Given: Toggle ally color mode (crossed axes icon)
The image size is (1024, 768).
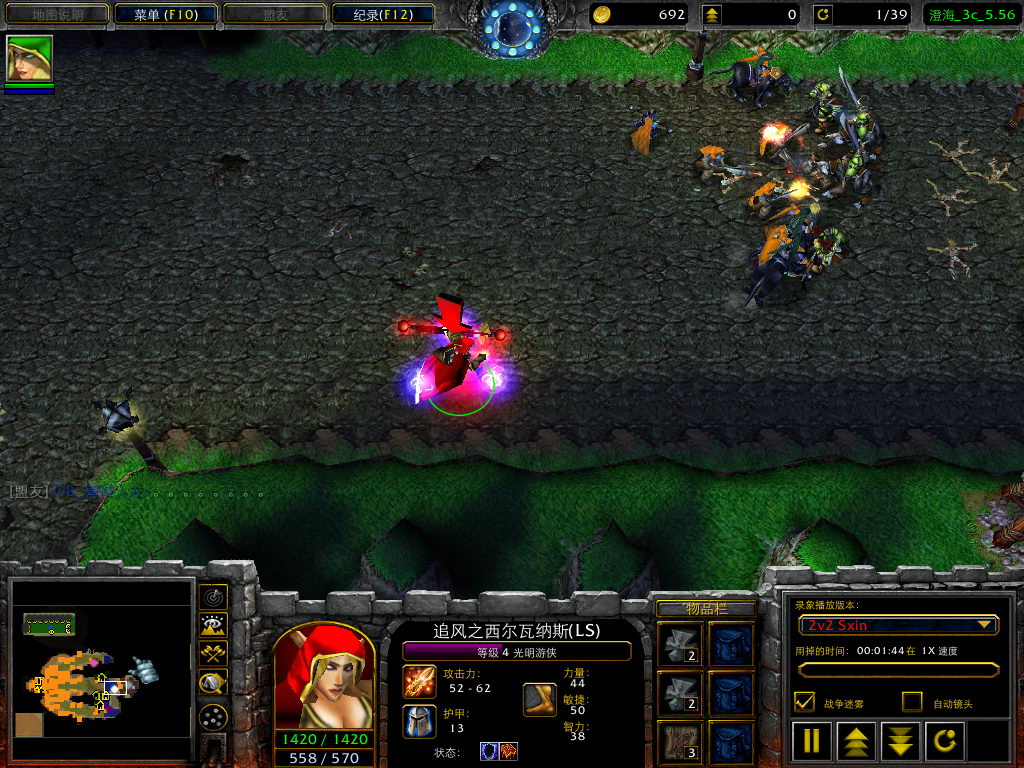Looking at the screenshot, I should [x=212, y=654].
